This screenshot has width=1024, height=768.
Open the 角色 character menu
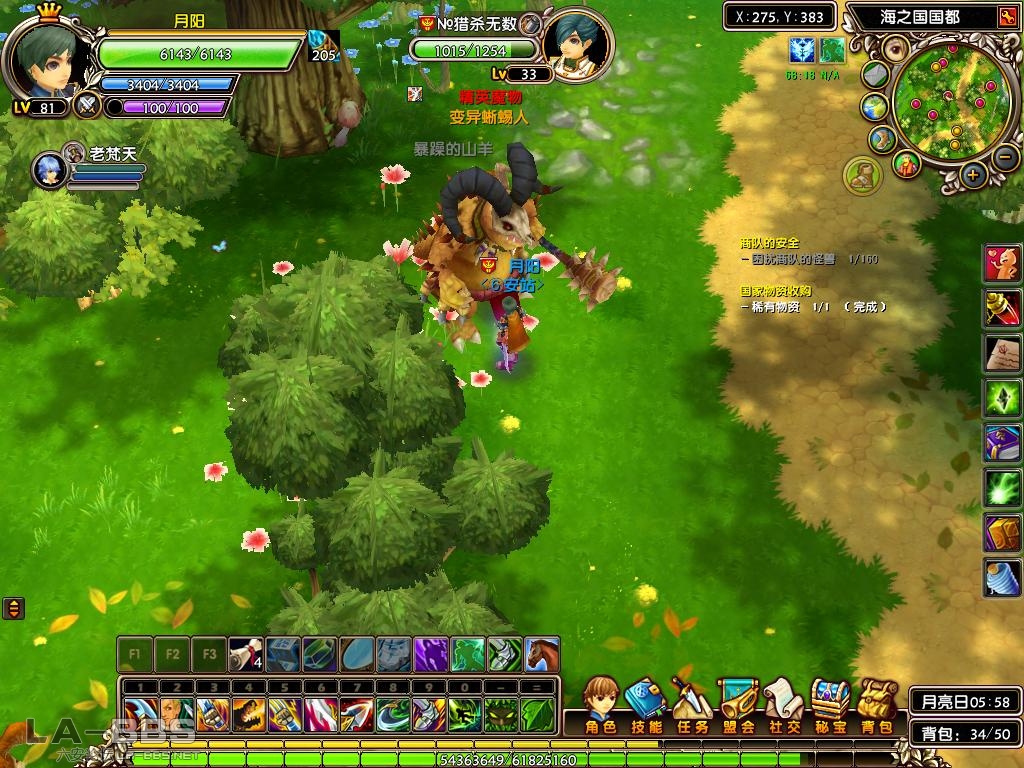click(600, 704)
